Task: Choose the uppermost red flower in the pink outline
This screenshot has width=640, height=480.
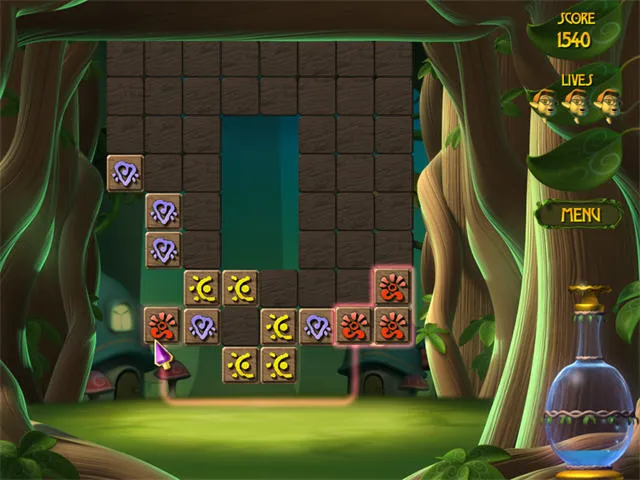Action: (x=391, y=288)
